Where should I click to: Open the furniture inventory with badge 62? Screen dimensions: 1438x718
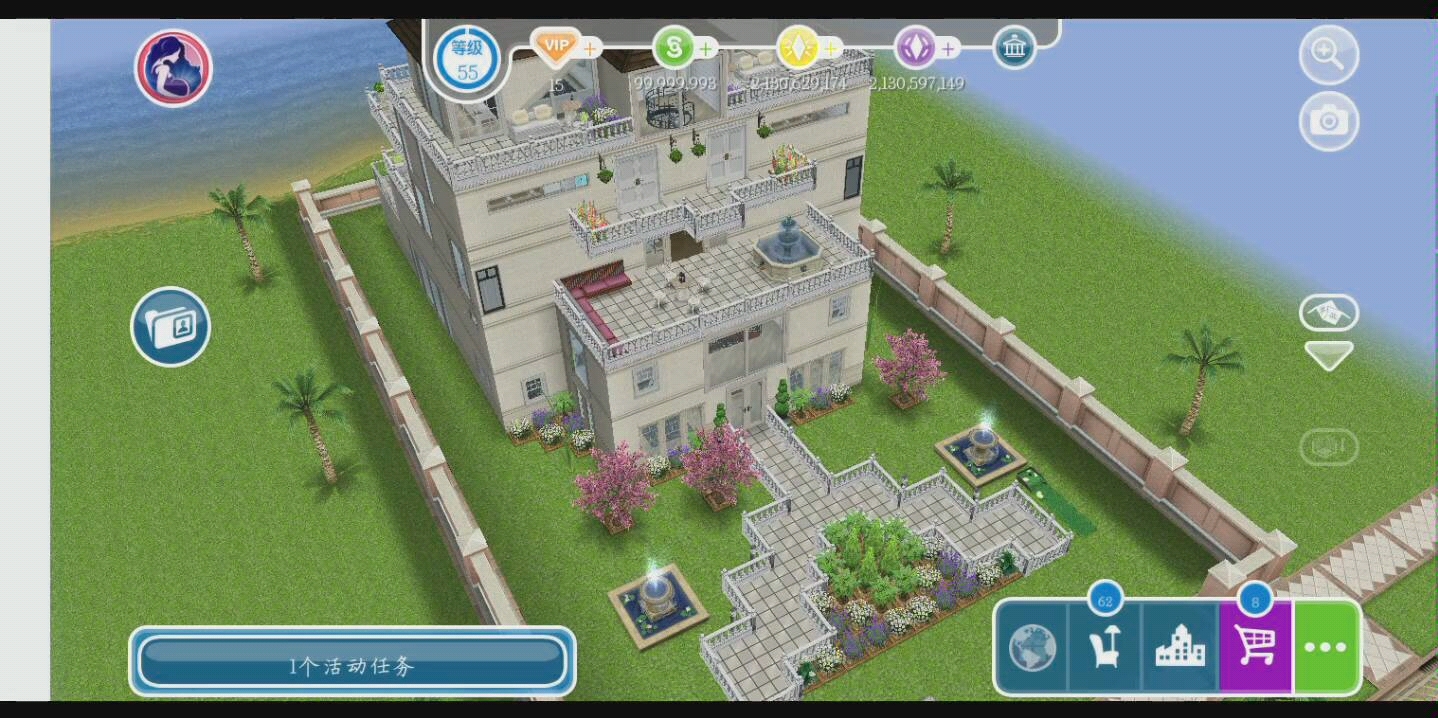point(1105,647)
